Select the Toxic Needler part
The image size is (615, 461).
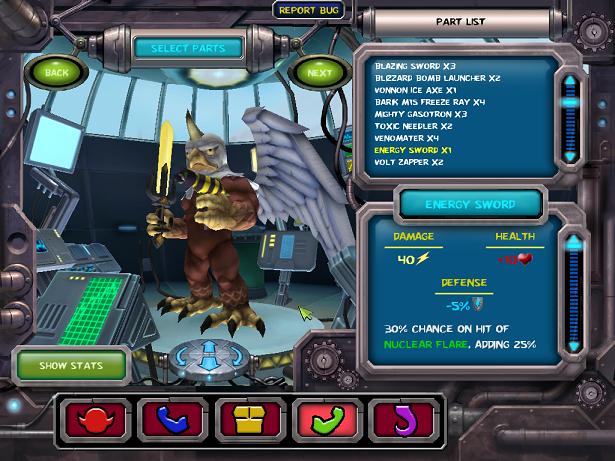tap(413, 126)
